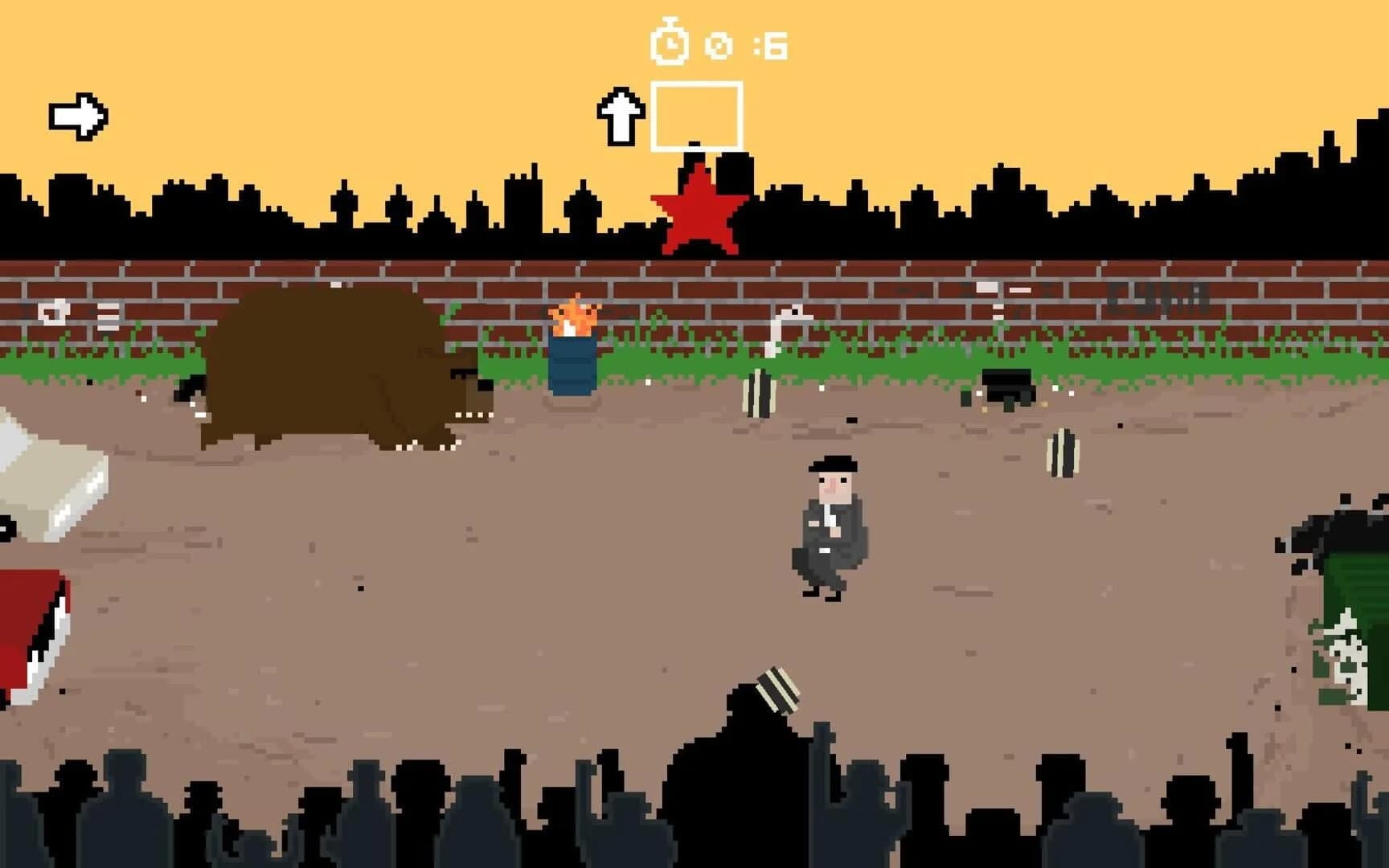Click the brown bear sprite
Screen dimensions: 1389x868
coord(338,370)
